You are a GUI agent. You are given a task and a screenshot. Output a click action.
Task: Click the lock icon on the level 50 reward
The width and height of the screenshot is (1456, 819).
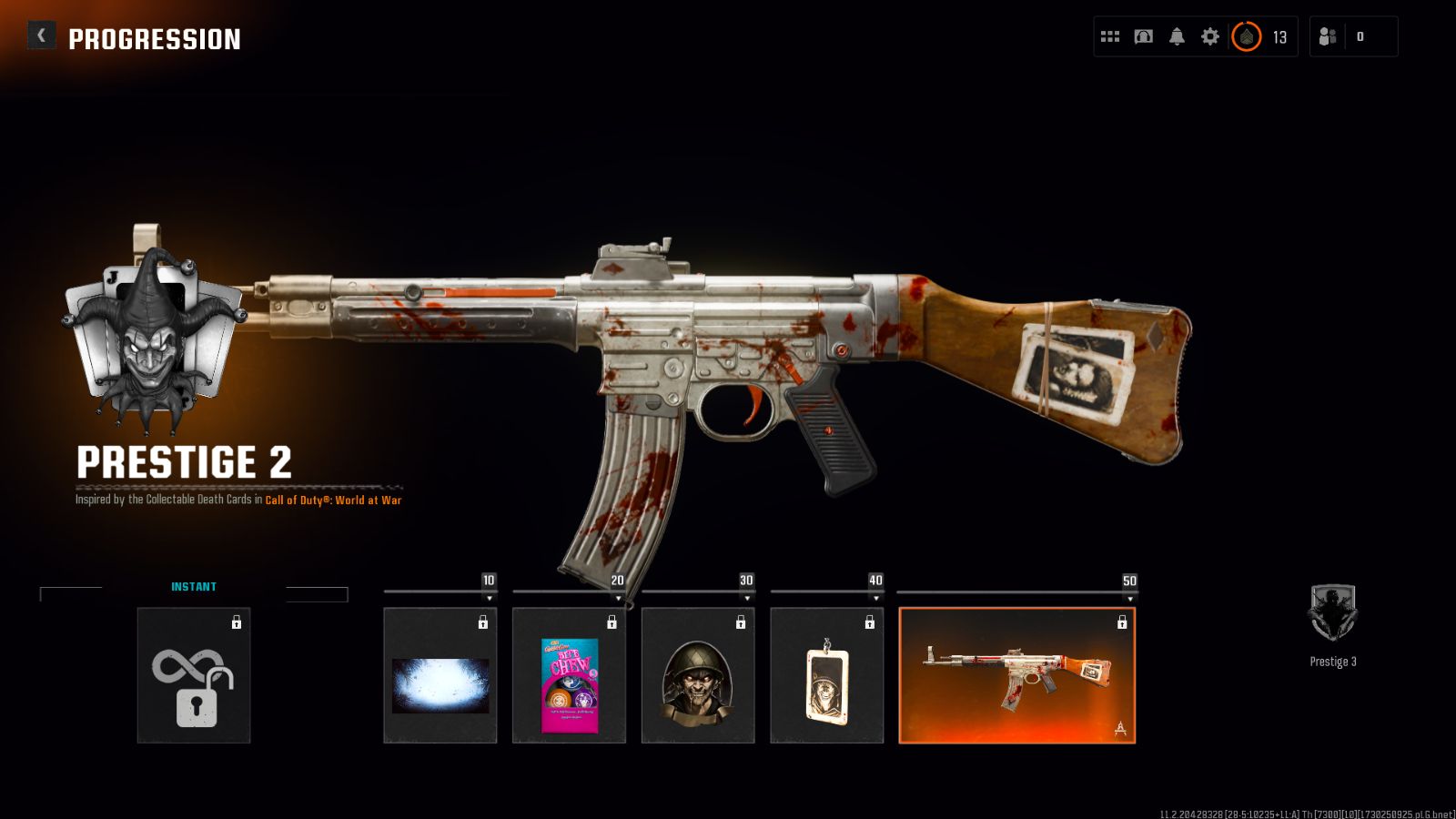(x=1121, y=623)
